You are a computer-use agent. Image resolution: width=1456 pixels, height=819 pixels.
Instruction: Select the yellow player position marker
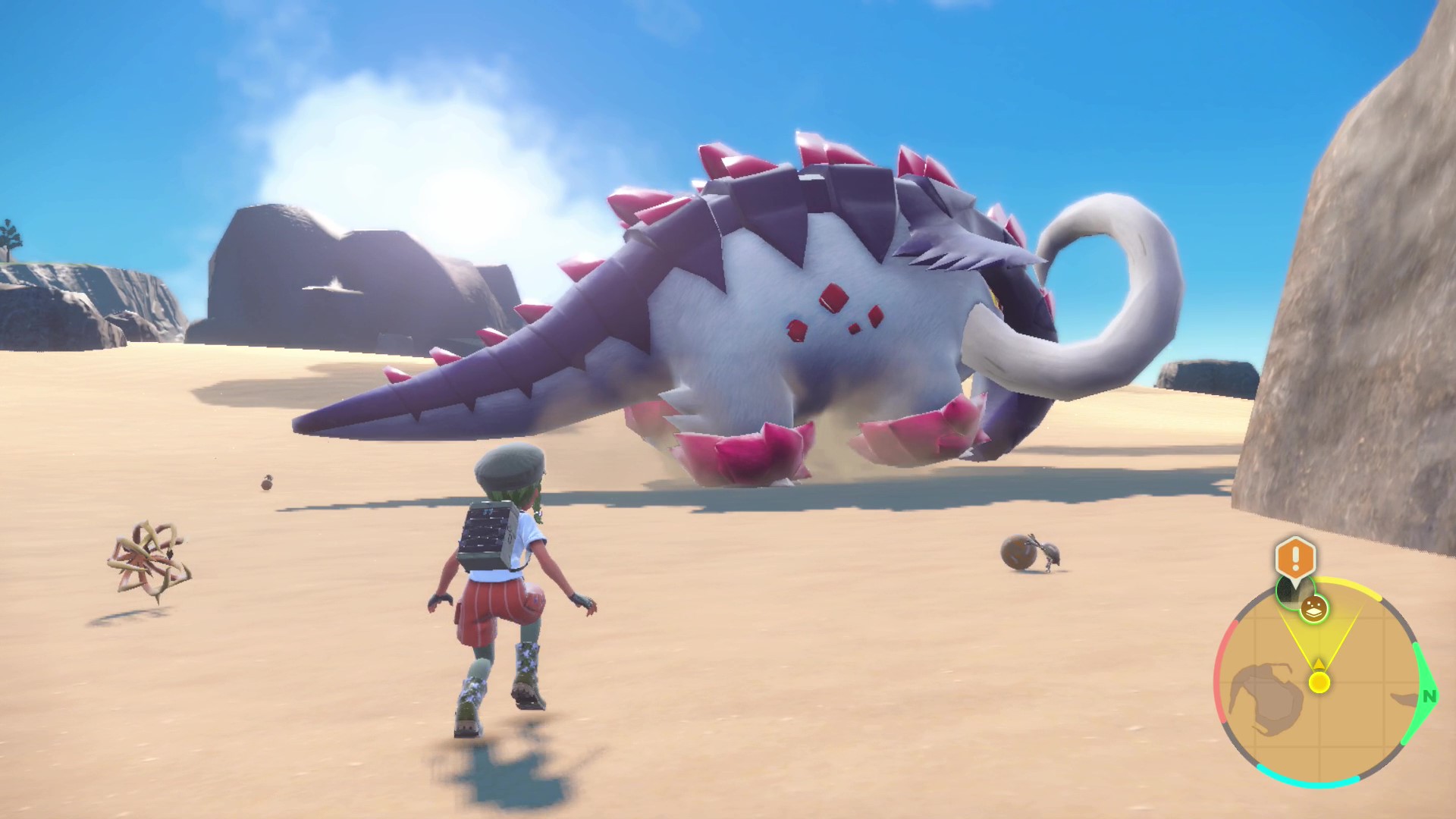(1319, 682)
